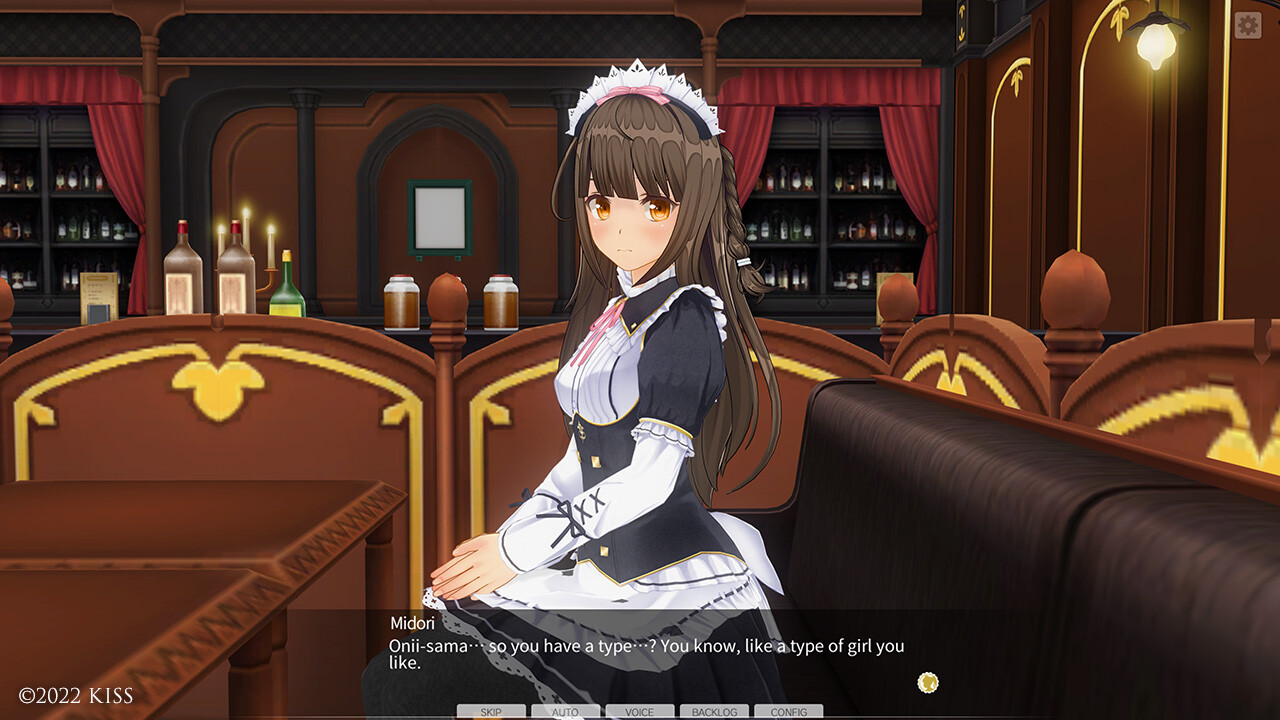
Task: Click the golden cameo continue indicator
Action: pyautogui.click(x=926, y=681)
